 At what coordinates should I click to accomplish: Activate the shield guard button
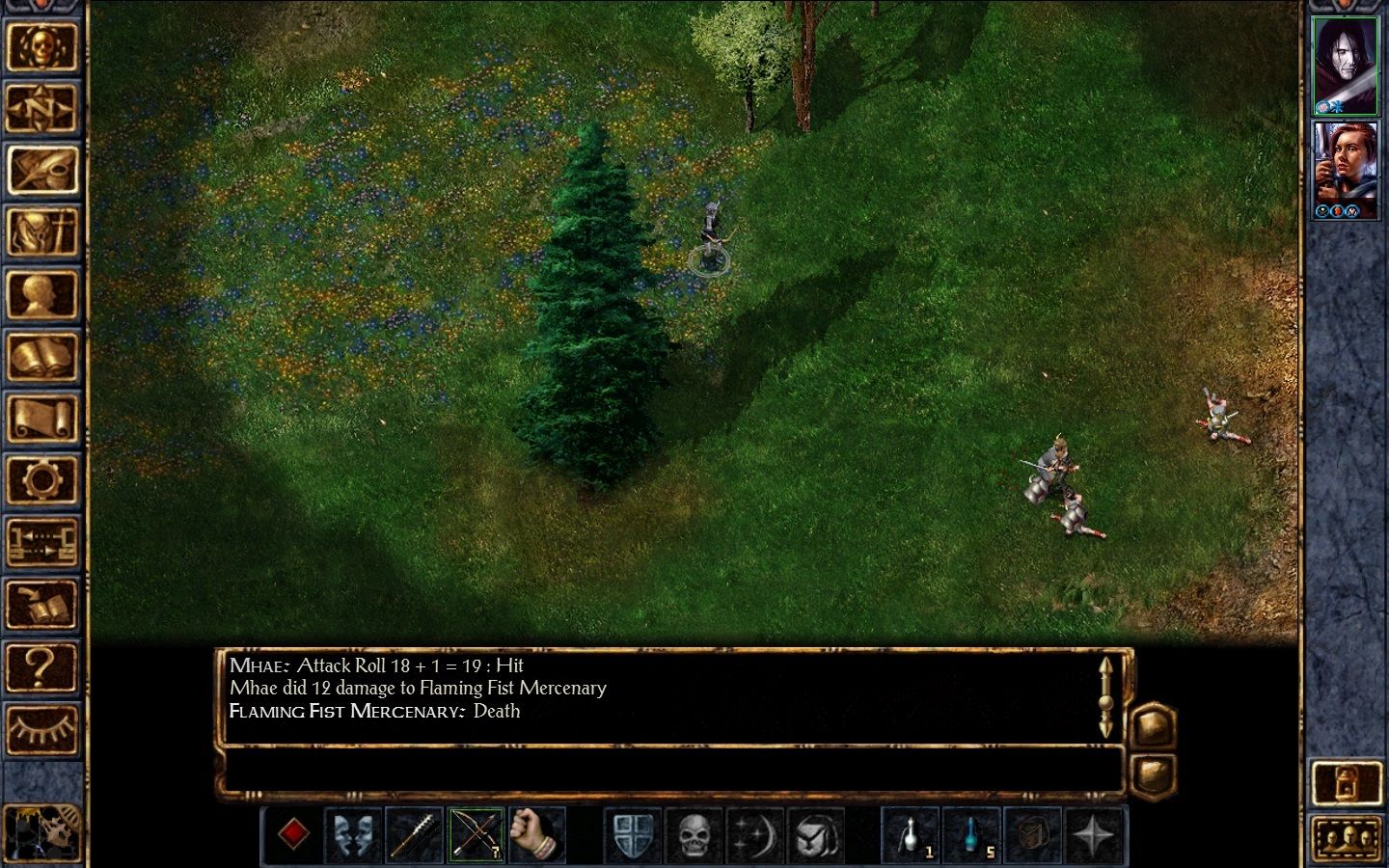pos(633,834)
